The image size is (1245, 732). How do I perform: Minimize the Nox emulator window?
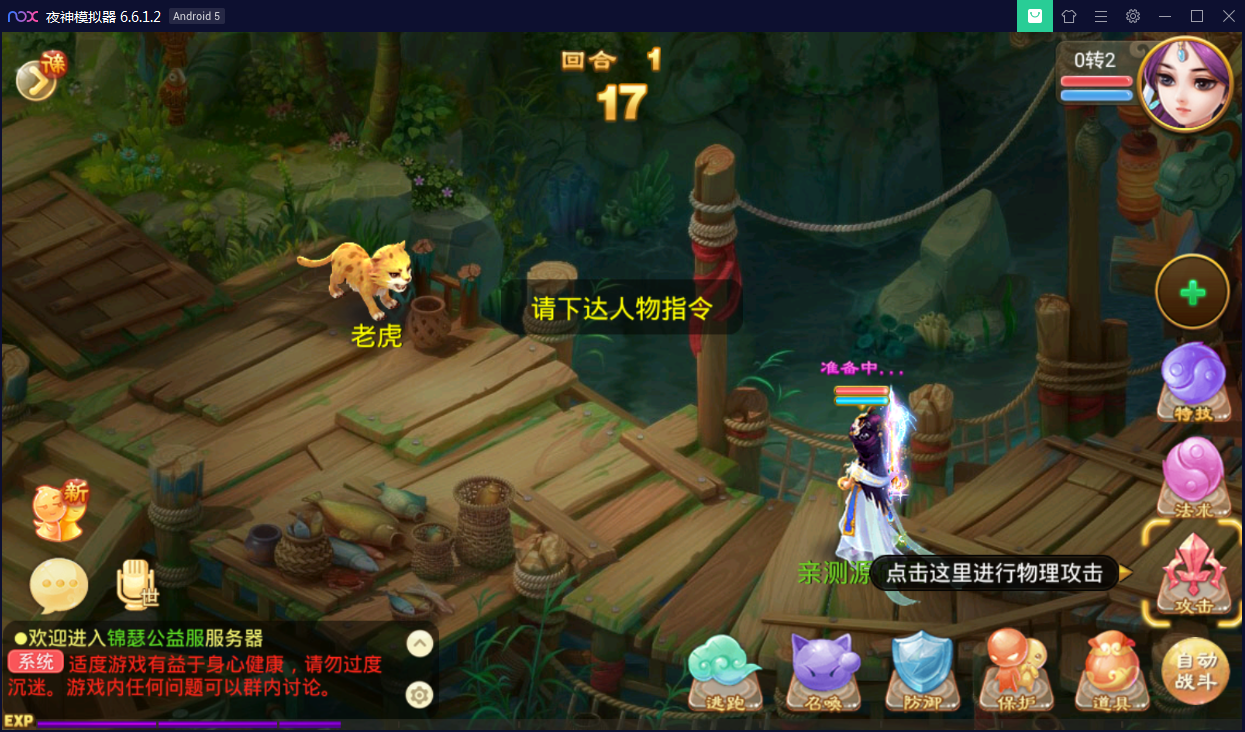click(x=1165, y=16)
